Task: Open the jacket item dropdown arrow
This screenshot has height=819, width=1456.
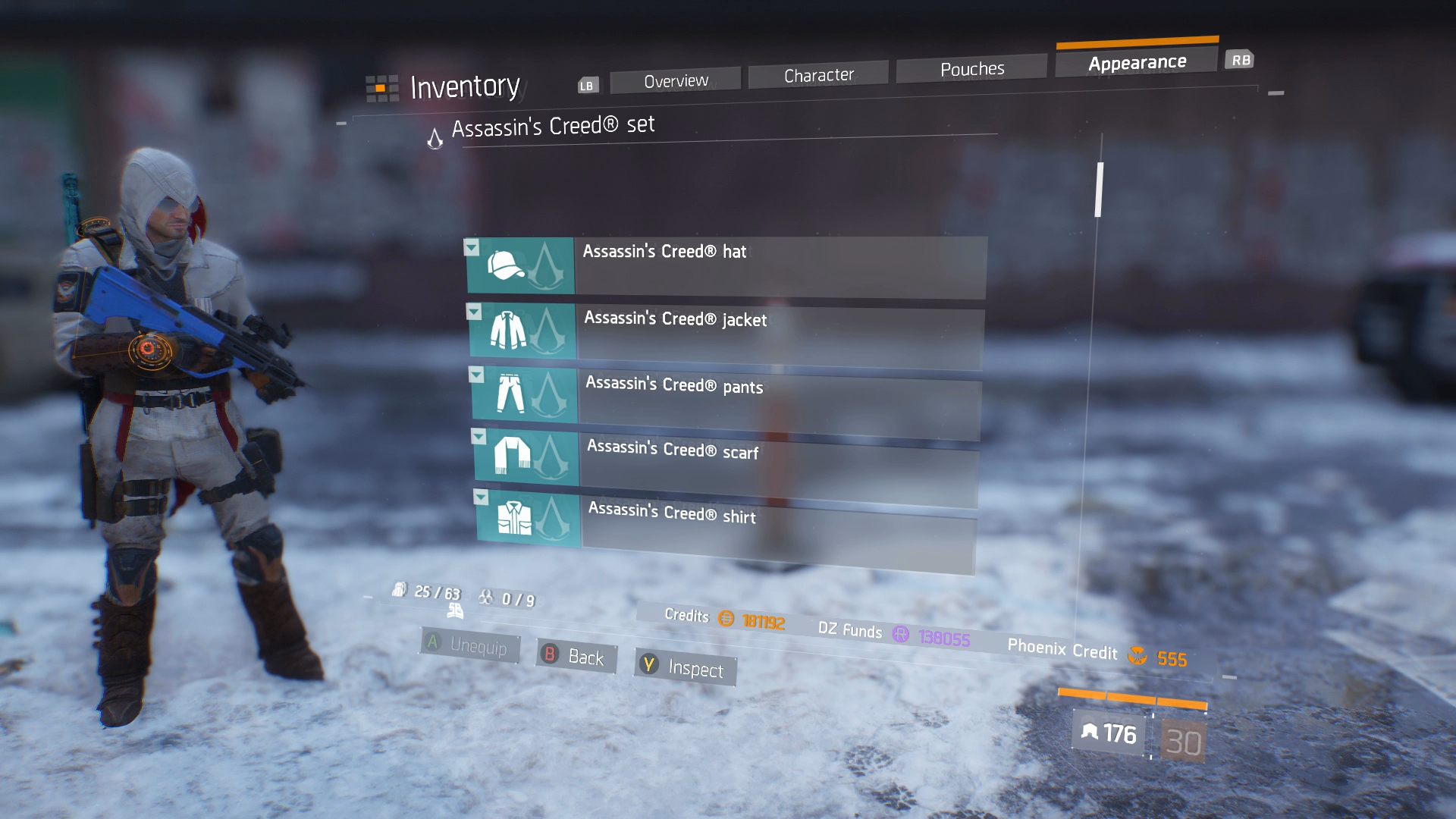Action: [474, 313]
